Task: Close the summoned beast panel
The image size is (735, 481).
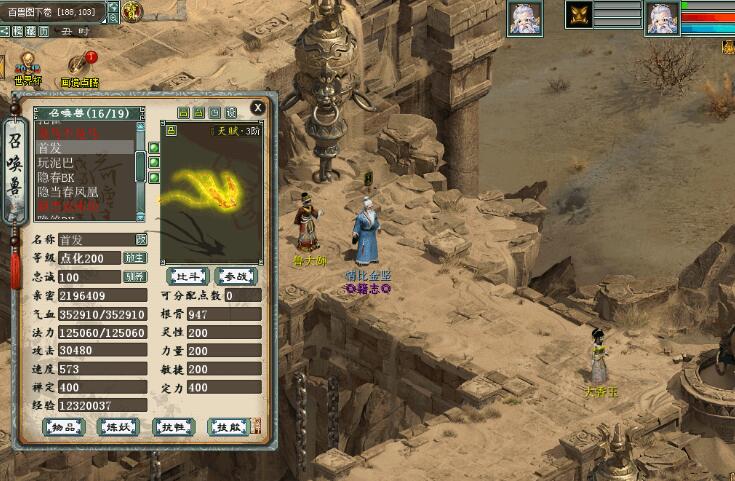Action: tap(258, 106)
